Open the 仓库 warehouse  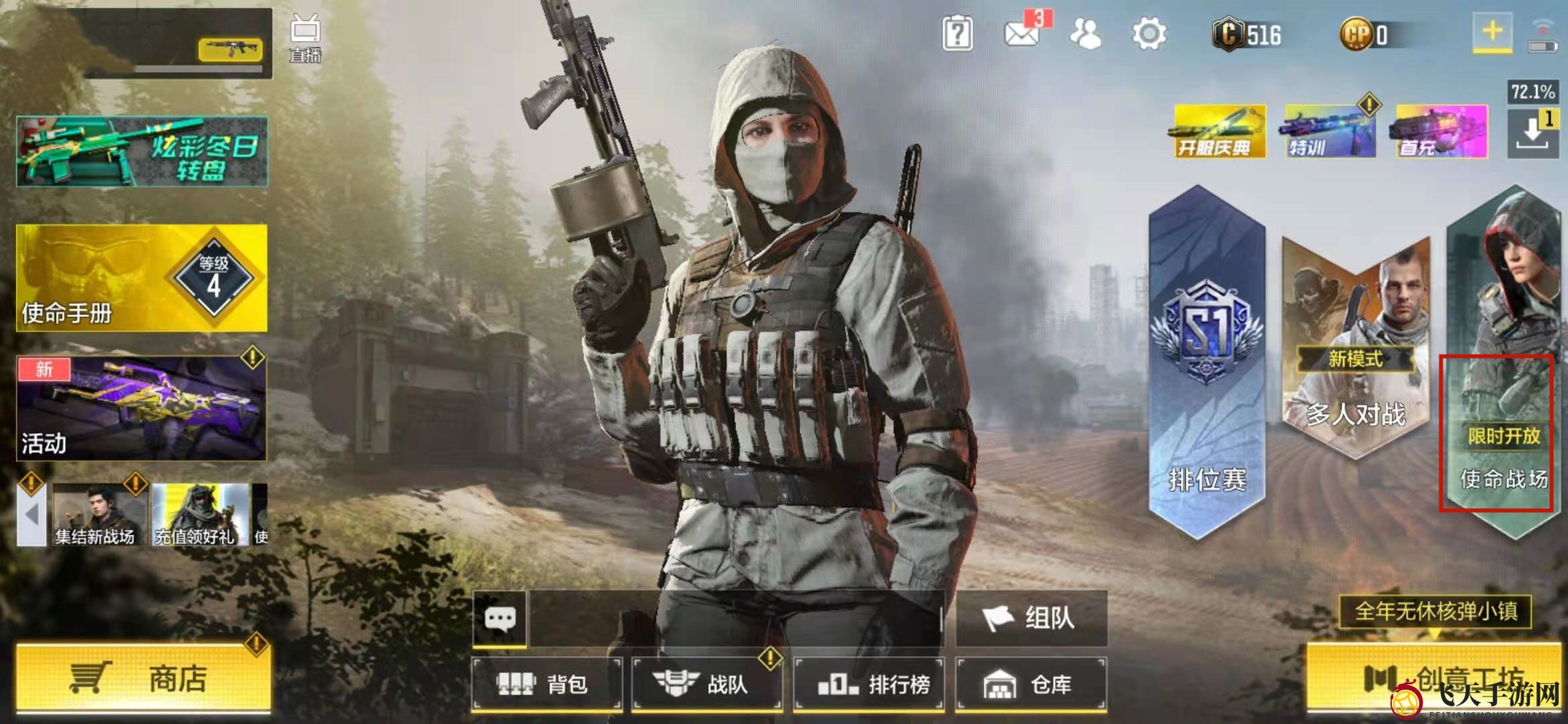[1031, 684]
